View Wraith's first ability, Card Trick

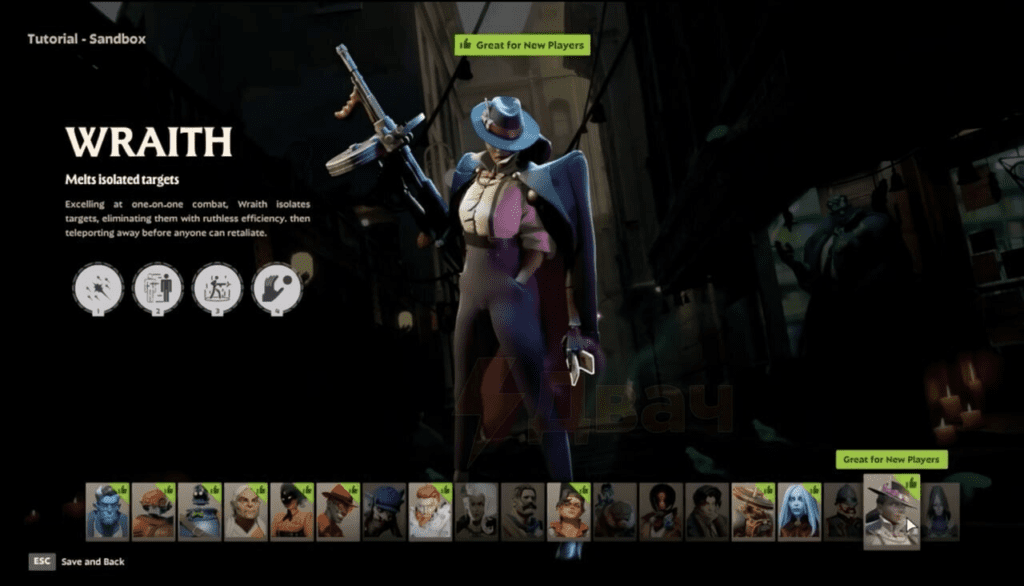[x=98, y=288]
